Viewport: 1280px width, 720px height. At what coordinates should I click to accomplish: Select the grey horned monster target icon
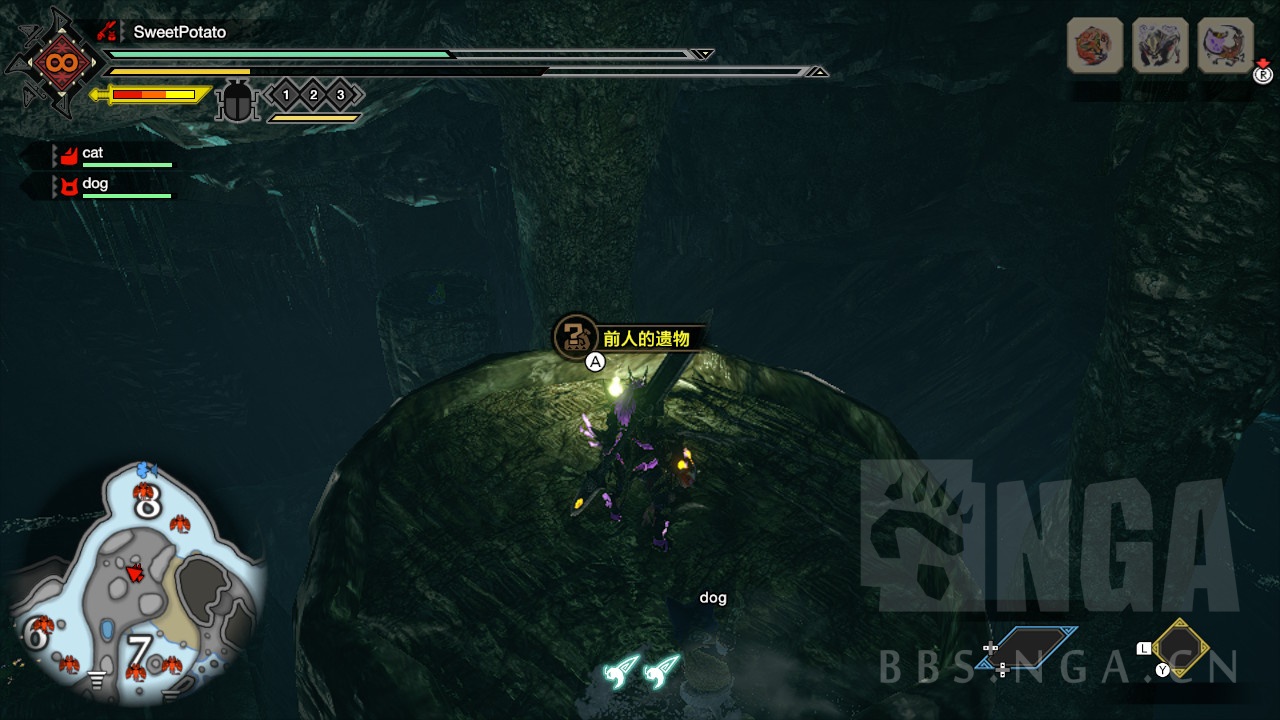coord(1160,46)
